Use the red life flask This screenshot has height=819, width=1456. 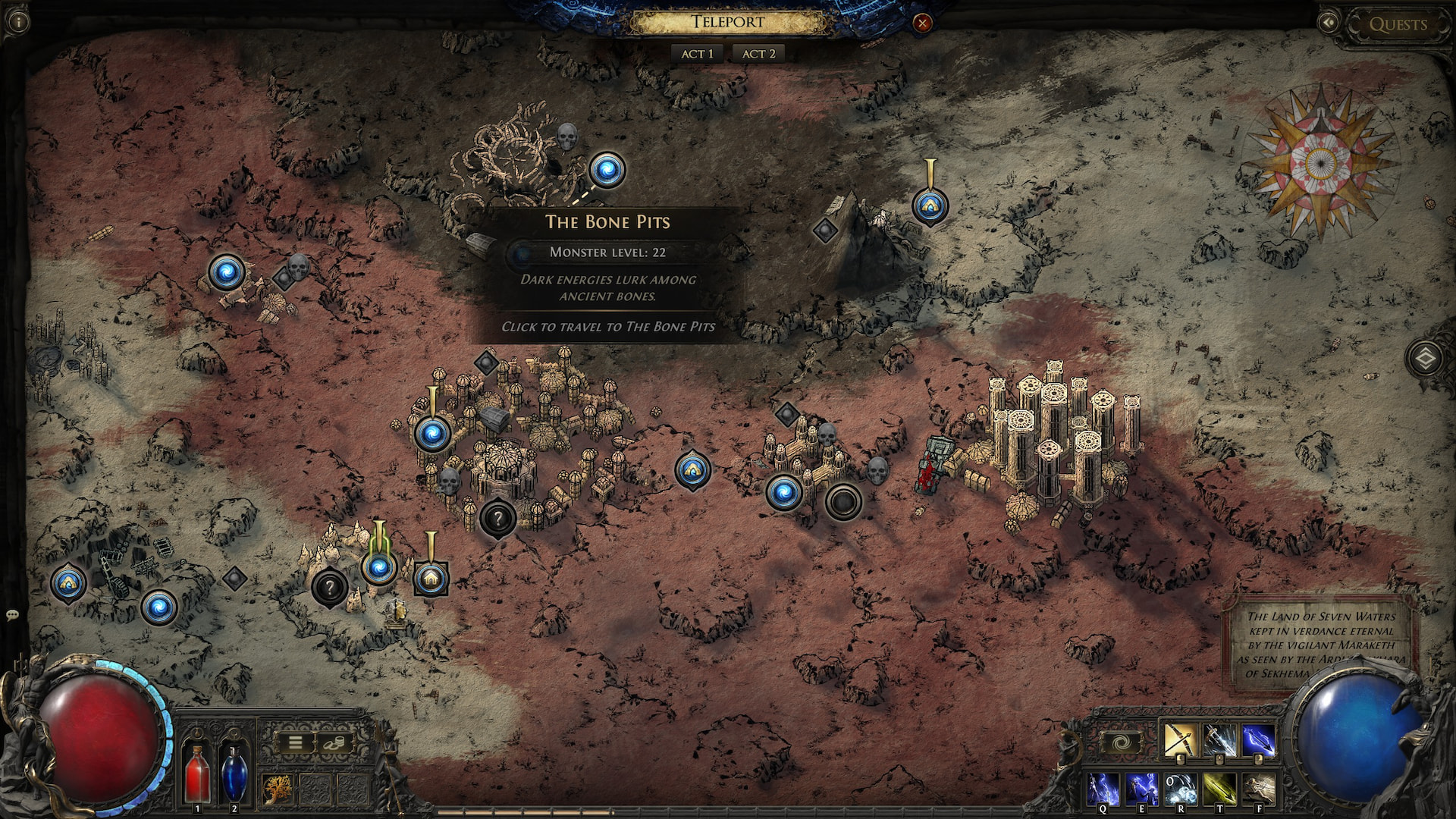(x=198, y=772)
